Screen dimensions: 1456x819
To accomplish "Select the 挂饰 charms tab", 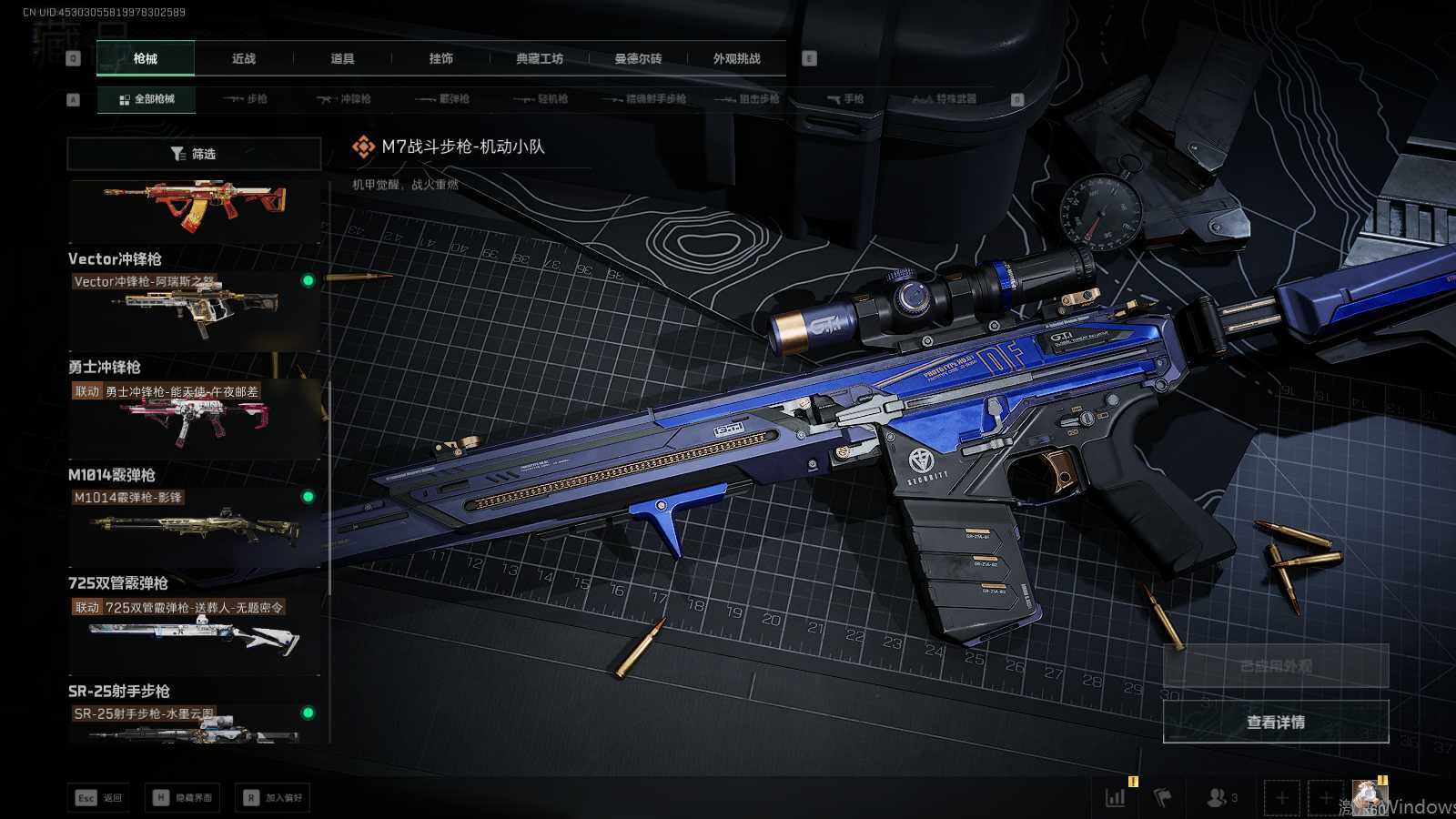I will tap(441, 58).
